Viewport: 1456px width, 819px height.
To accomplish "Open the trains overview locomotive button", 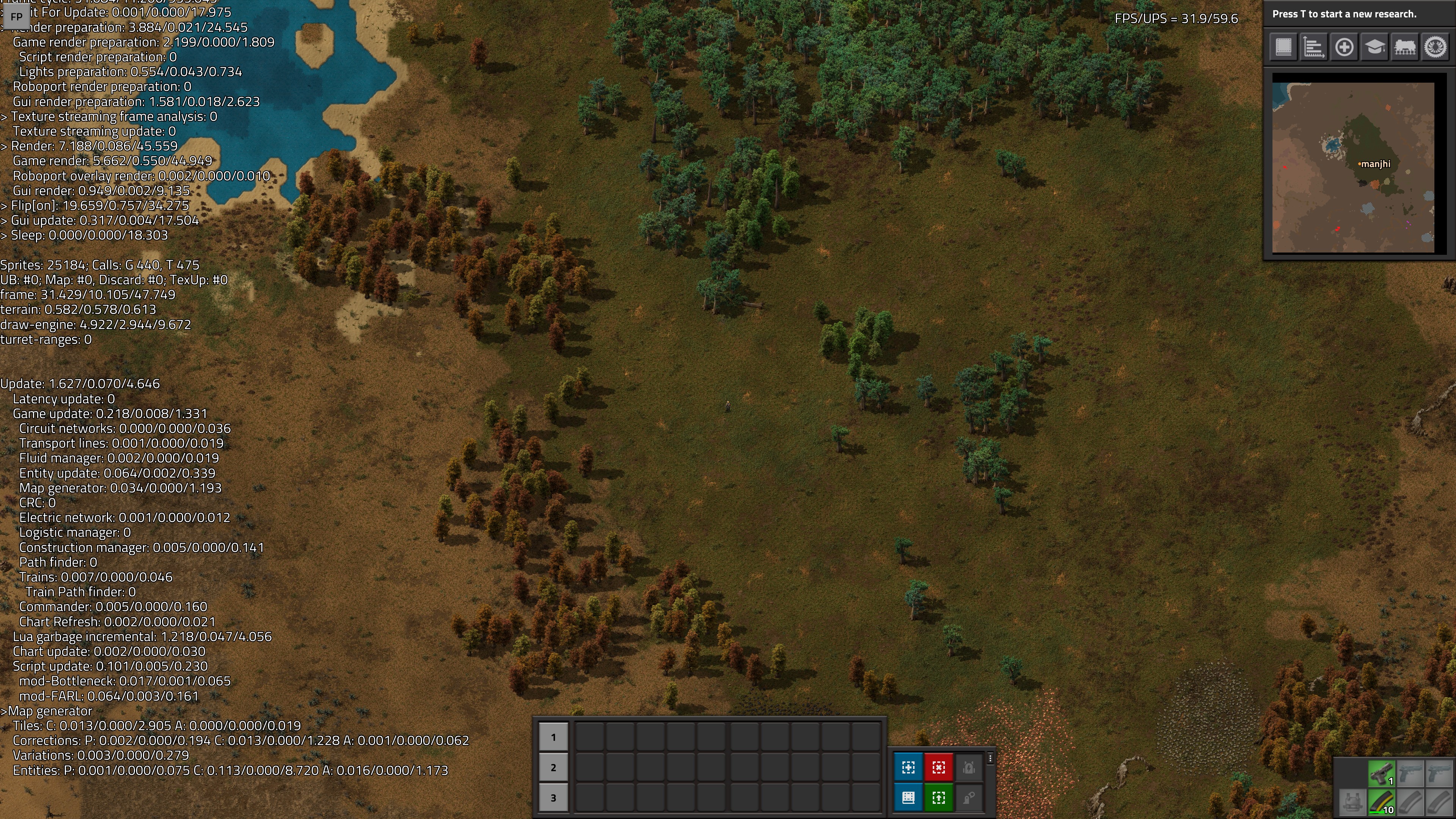I will pos(1405,47).
